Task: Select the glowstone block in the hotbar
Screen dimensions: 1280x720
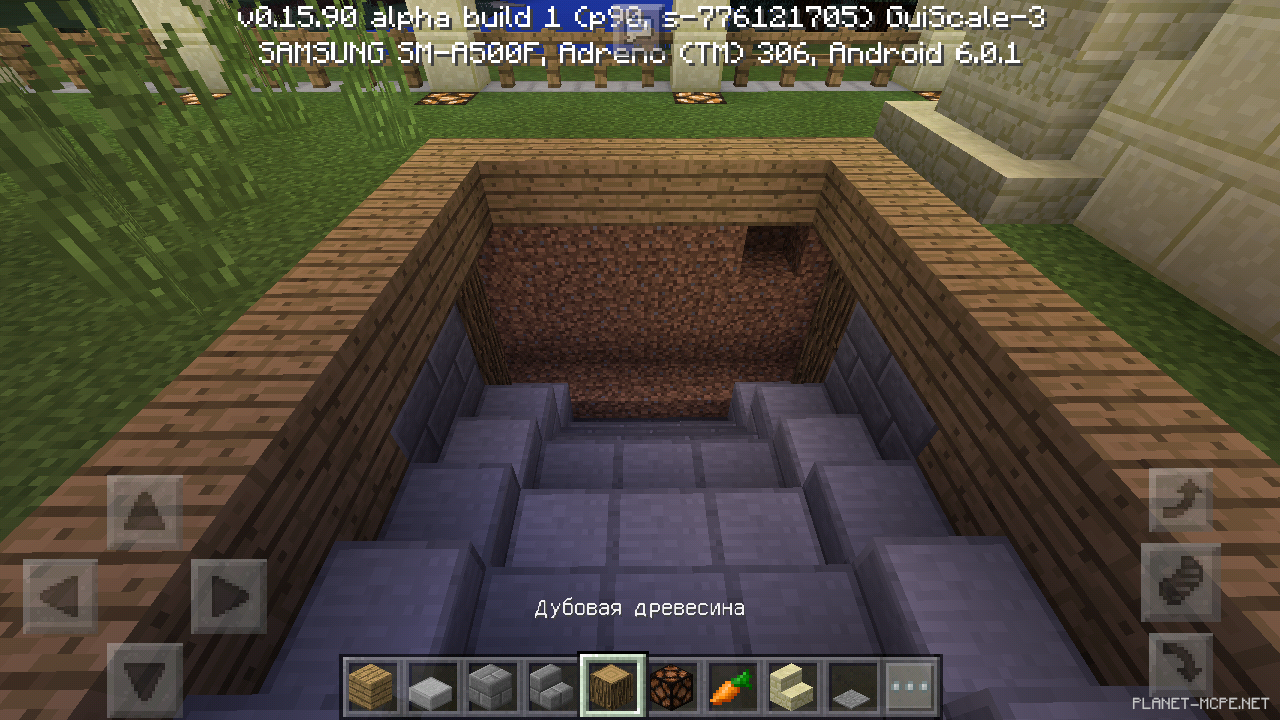Action: coord(673,685)
